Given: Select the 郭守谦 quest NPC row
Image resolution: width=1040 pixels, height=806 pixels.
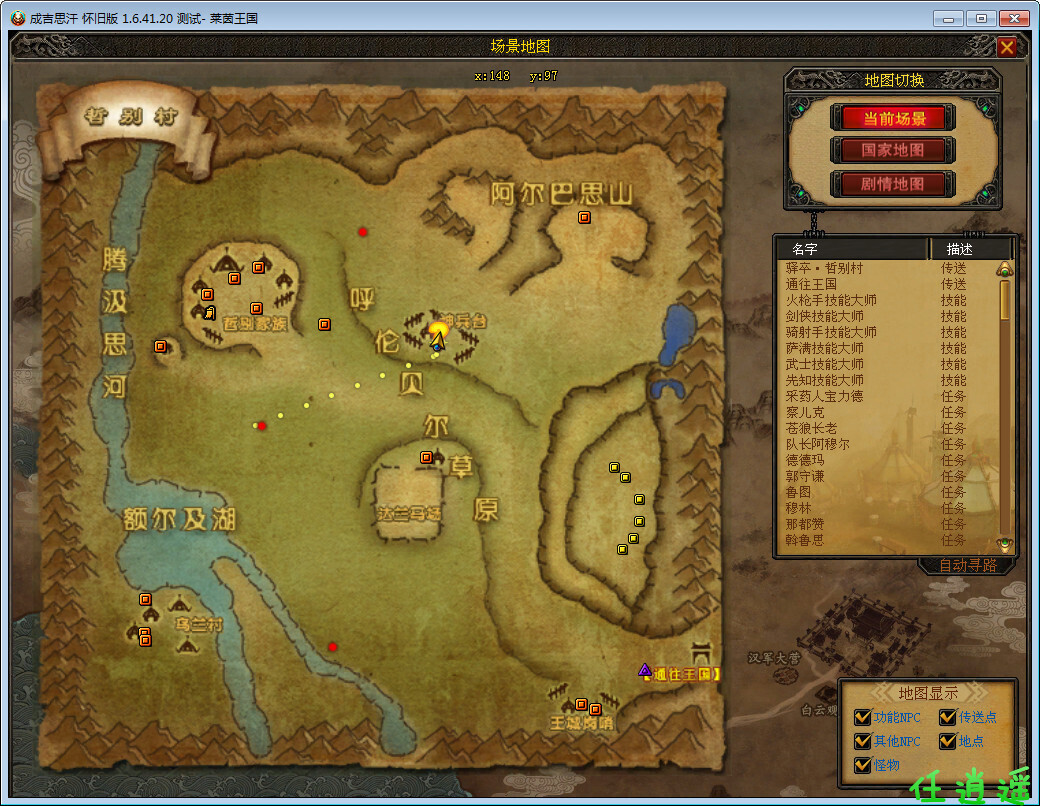Looking at the screenshot, I should [x=805, y=476].
